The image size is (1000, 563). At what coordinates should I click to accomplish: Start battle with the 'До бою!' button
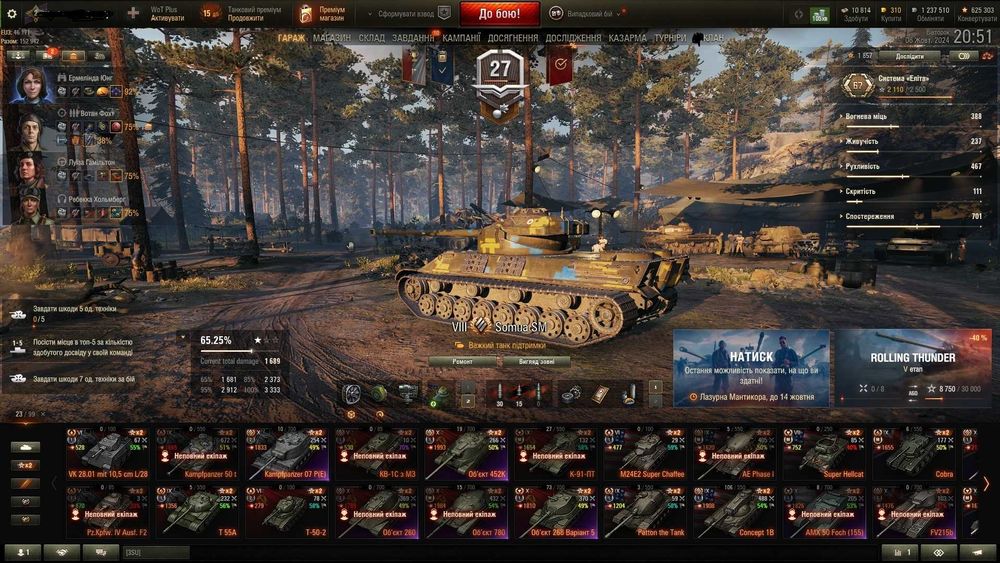tap(499, 14)
